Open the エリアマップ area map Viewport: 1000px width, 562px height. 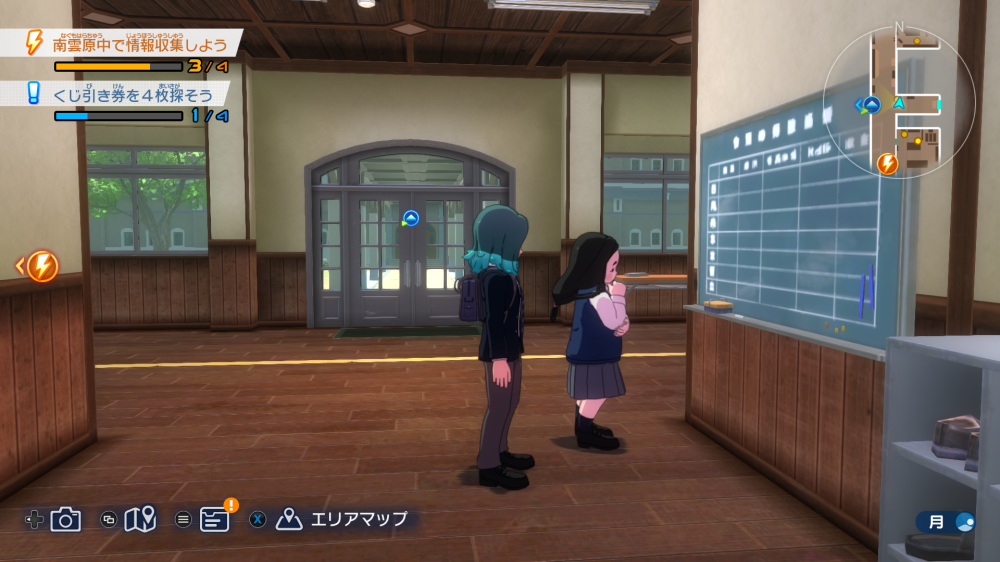pyautogui.click(x=345, y=519)
